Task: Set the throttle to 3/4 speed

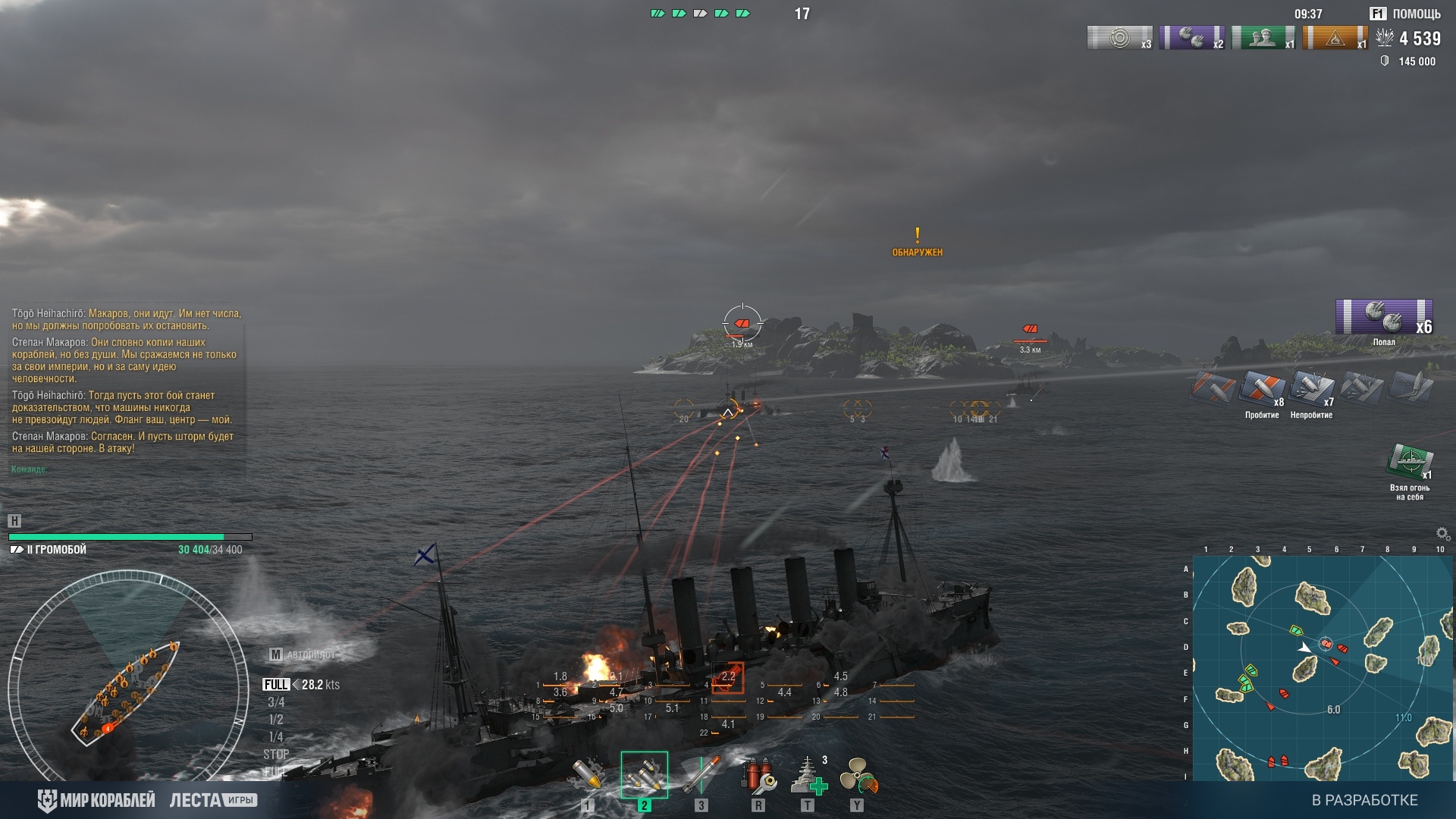Action: (276, 702)
